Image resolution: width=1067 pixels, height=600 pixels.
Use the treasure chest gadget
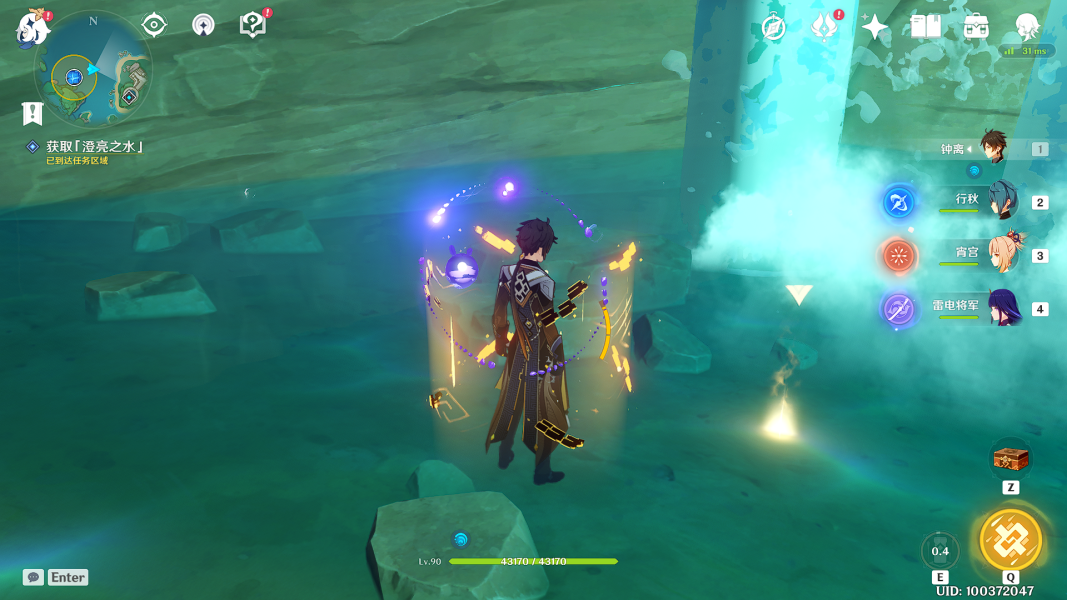(x=1011, y=459)
